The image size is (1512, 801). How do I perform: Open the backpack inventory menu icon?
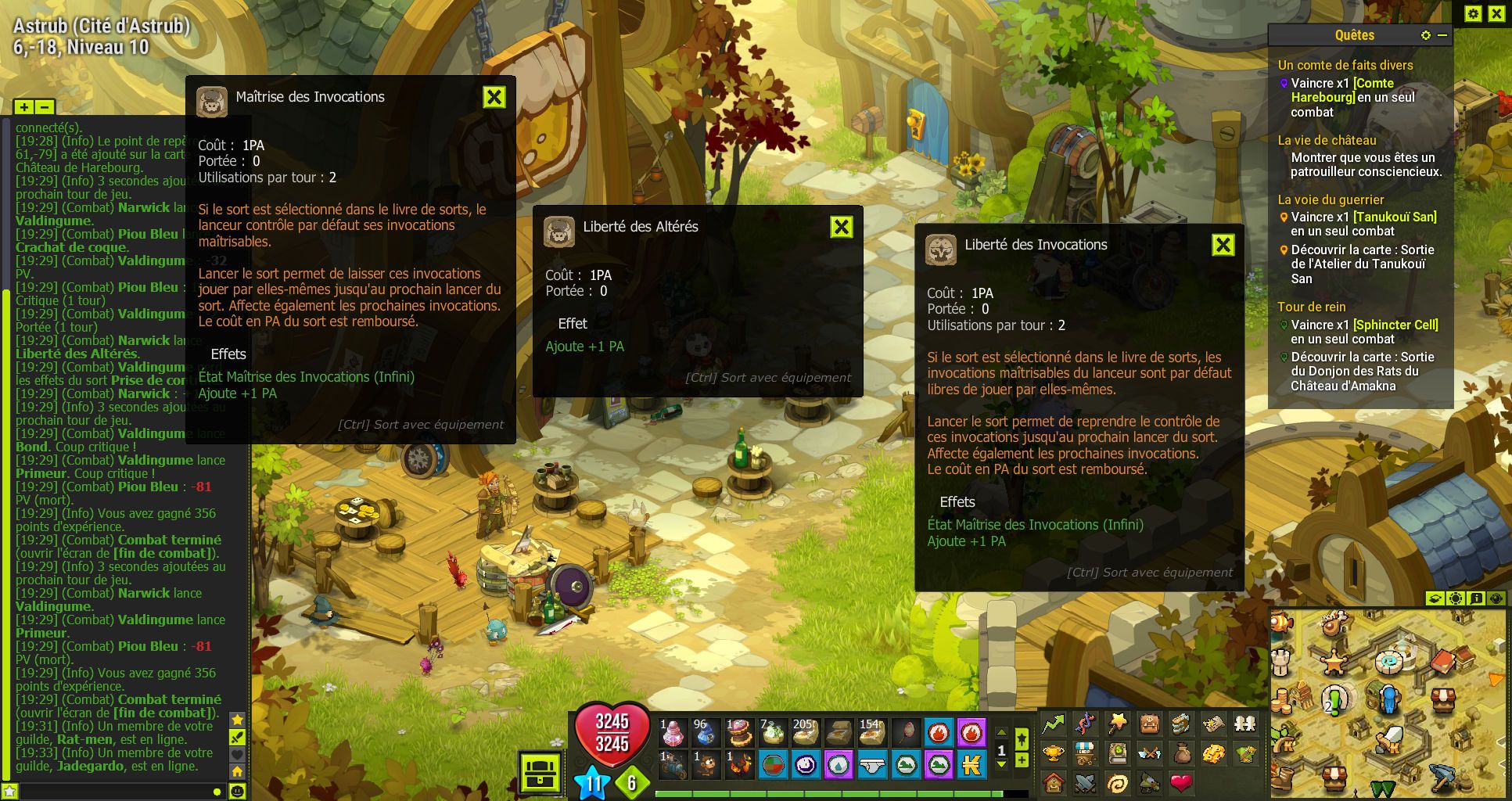point(1149,724)
